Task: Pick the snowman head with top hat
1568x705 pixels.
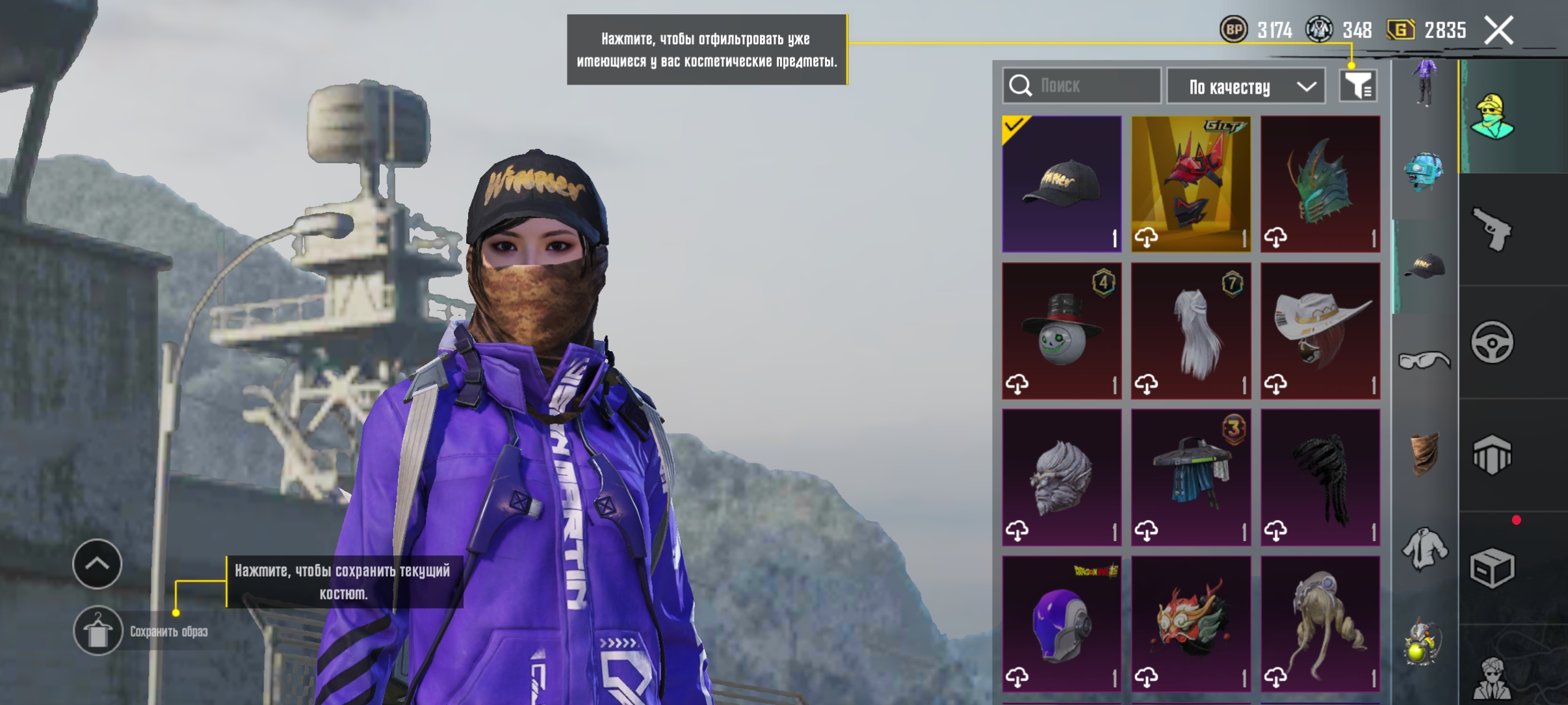Action: pyautogui.click(x=1062, y=330)
